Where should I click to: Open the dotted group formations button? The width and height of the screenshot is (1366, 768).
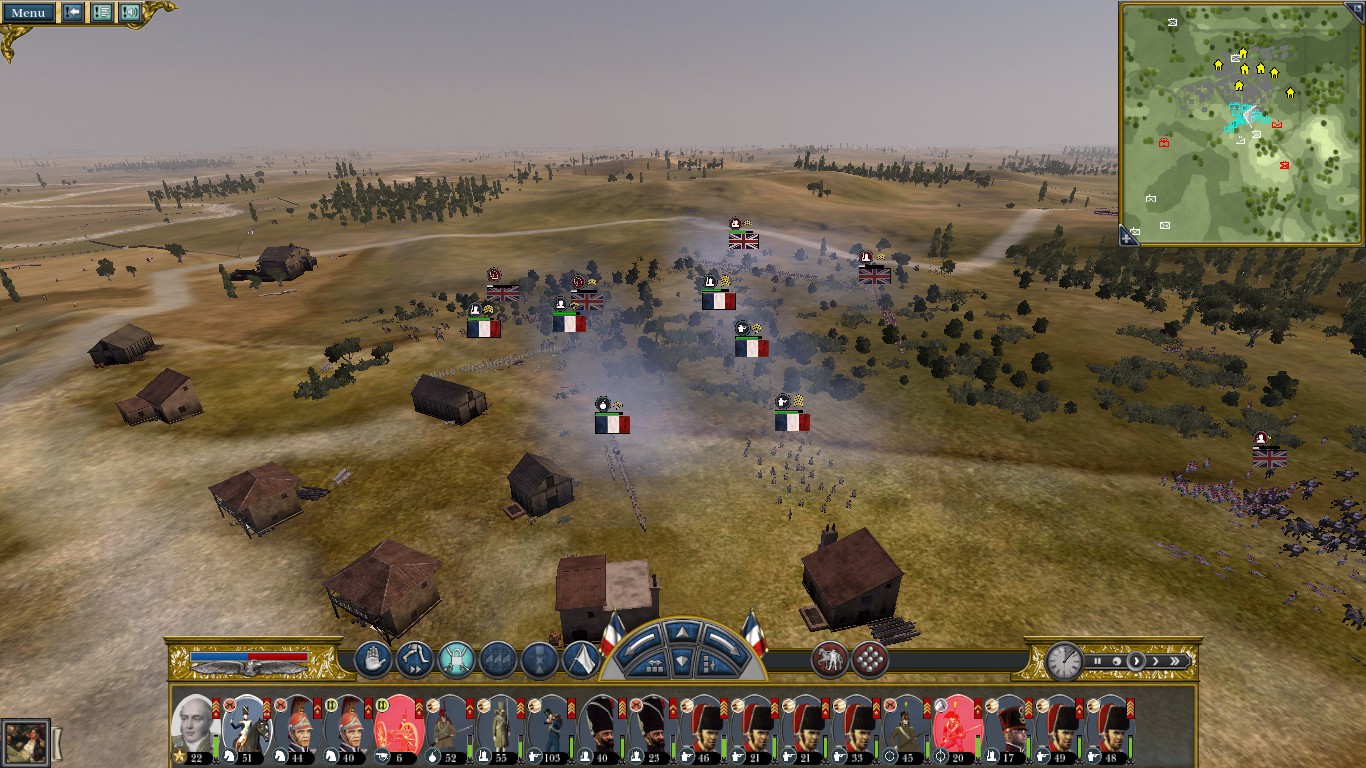(x=870, y=660)
